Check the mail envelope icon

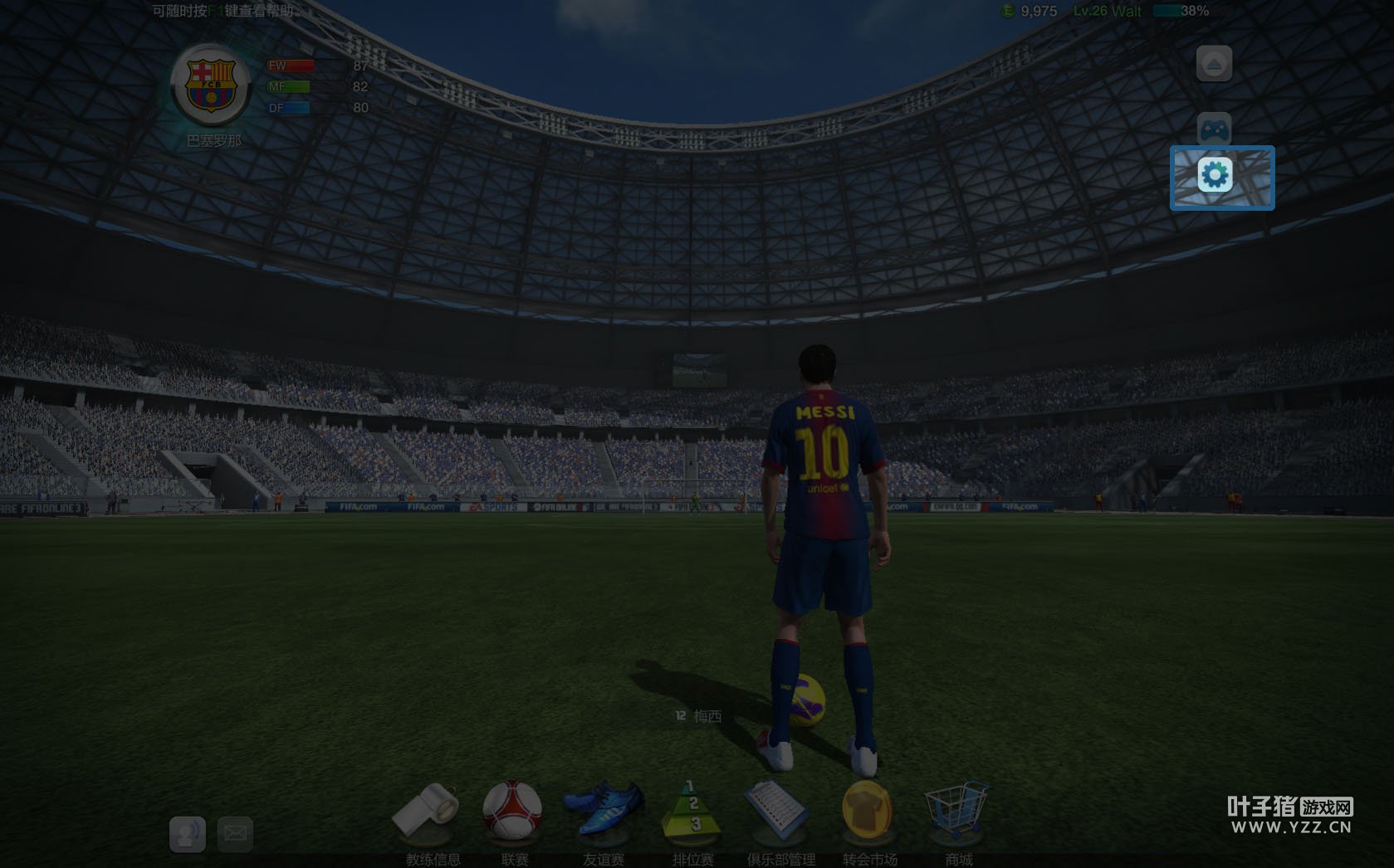[235, 833]
